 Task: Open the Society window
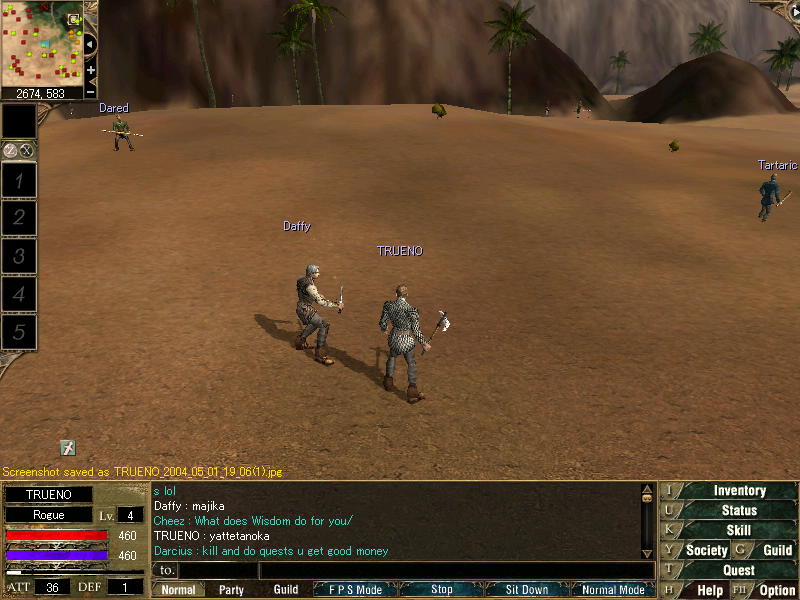click(x=706, y=550)
